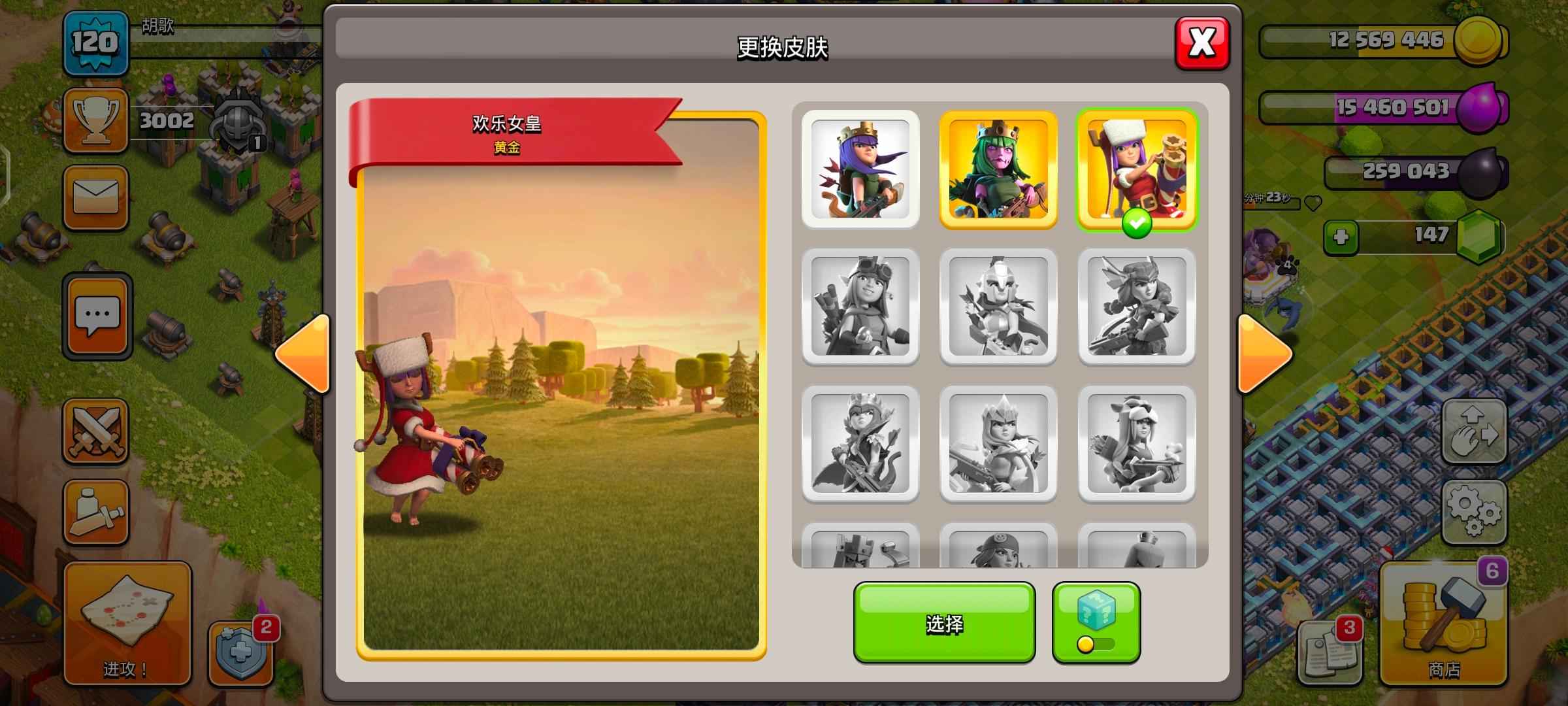Viewport: 1568px width, 706px height.
Task: Pick the locked armored helmet queen skin
Action: 998,306
